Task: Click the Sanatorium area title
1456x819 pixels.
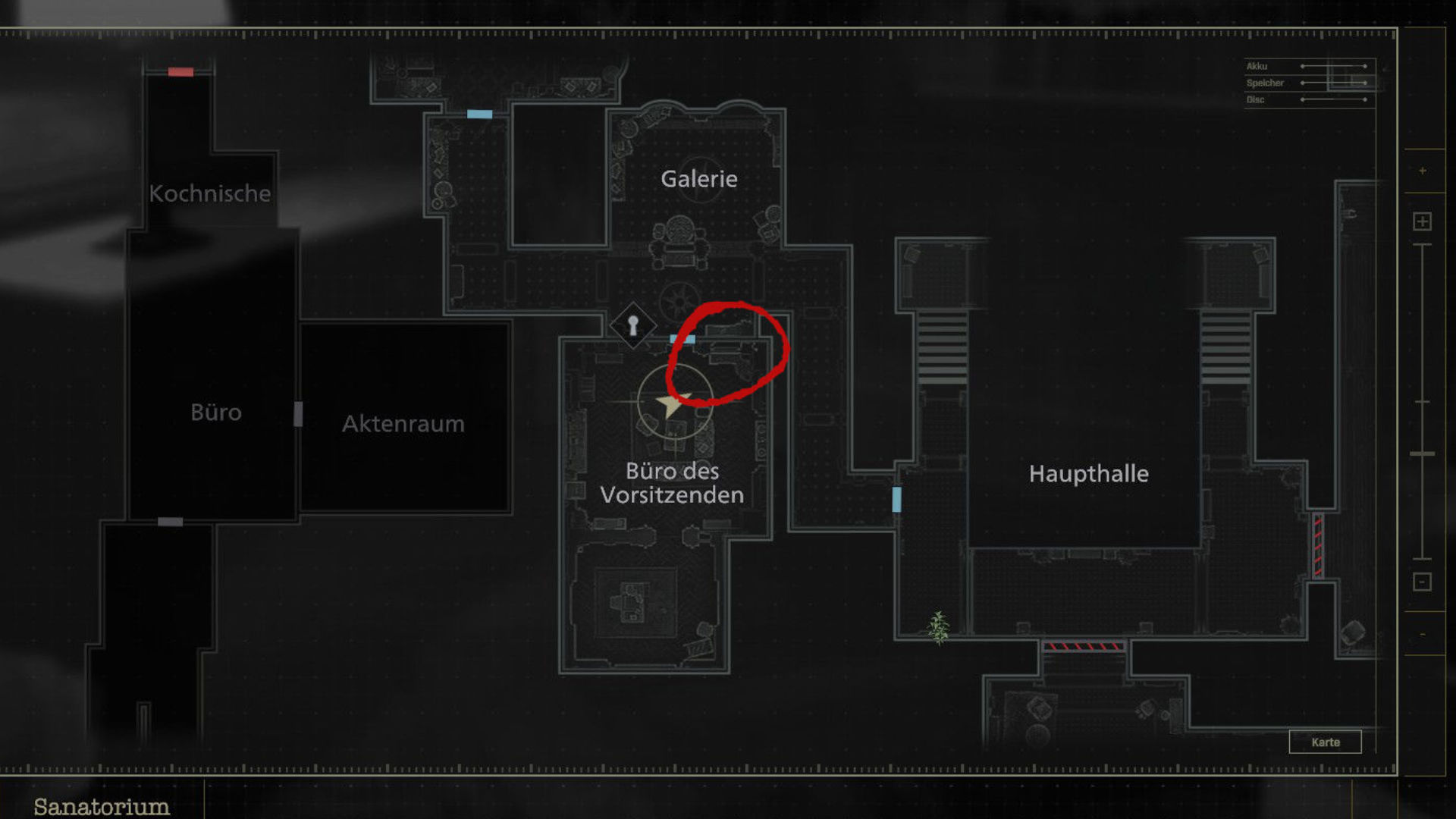Action: tap(102, 806)
